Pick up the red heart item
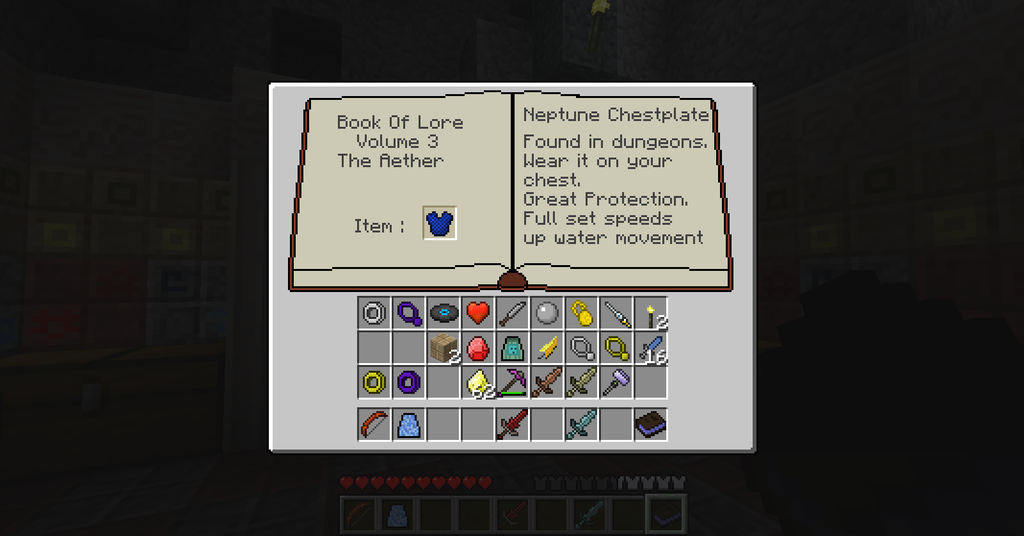Viewport: 1024px width, 536px height. [478, 313]
